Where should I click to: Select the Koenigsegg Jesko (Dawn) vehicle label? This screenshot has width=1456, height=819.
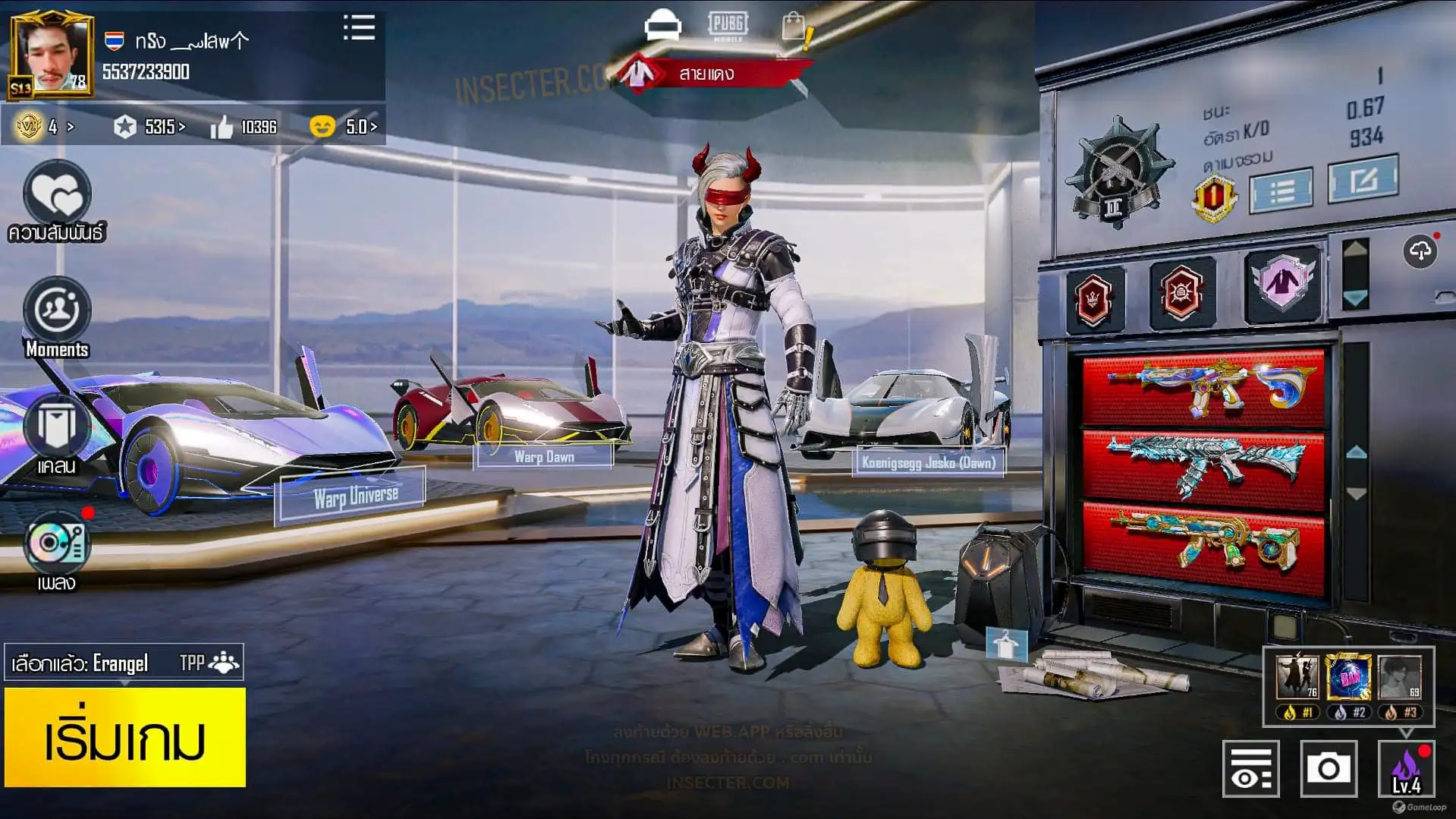click(x=928, y=462)
